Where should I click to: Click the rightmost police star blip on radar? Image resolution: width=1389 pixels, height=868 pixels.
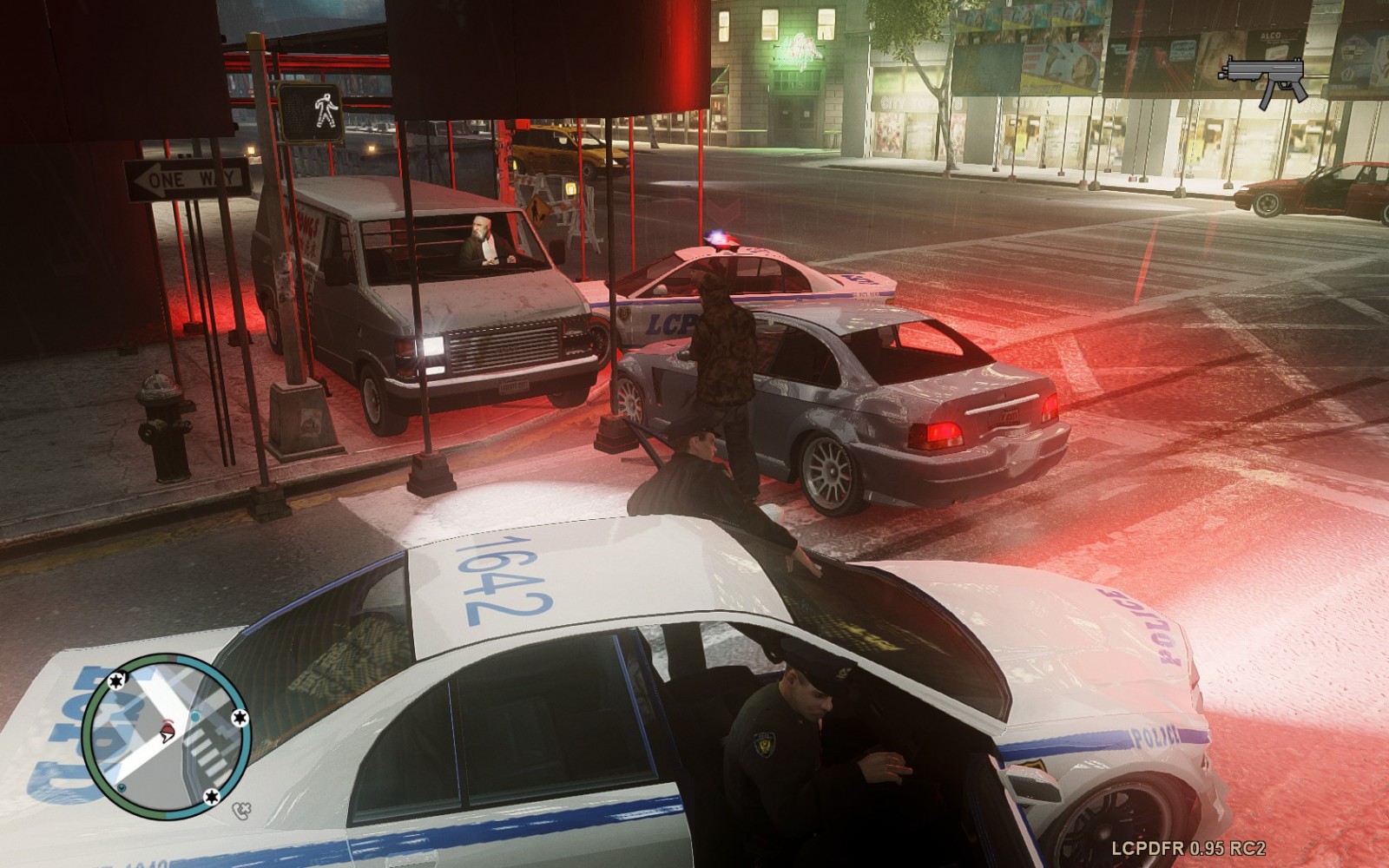(240, 716)
